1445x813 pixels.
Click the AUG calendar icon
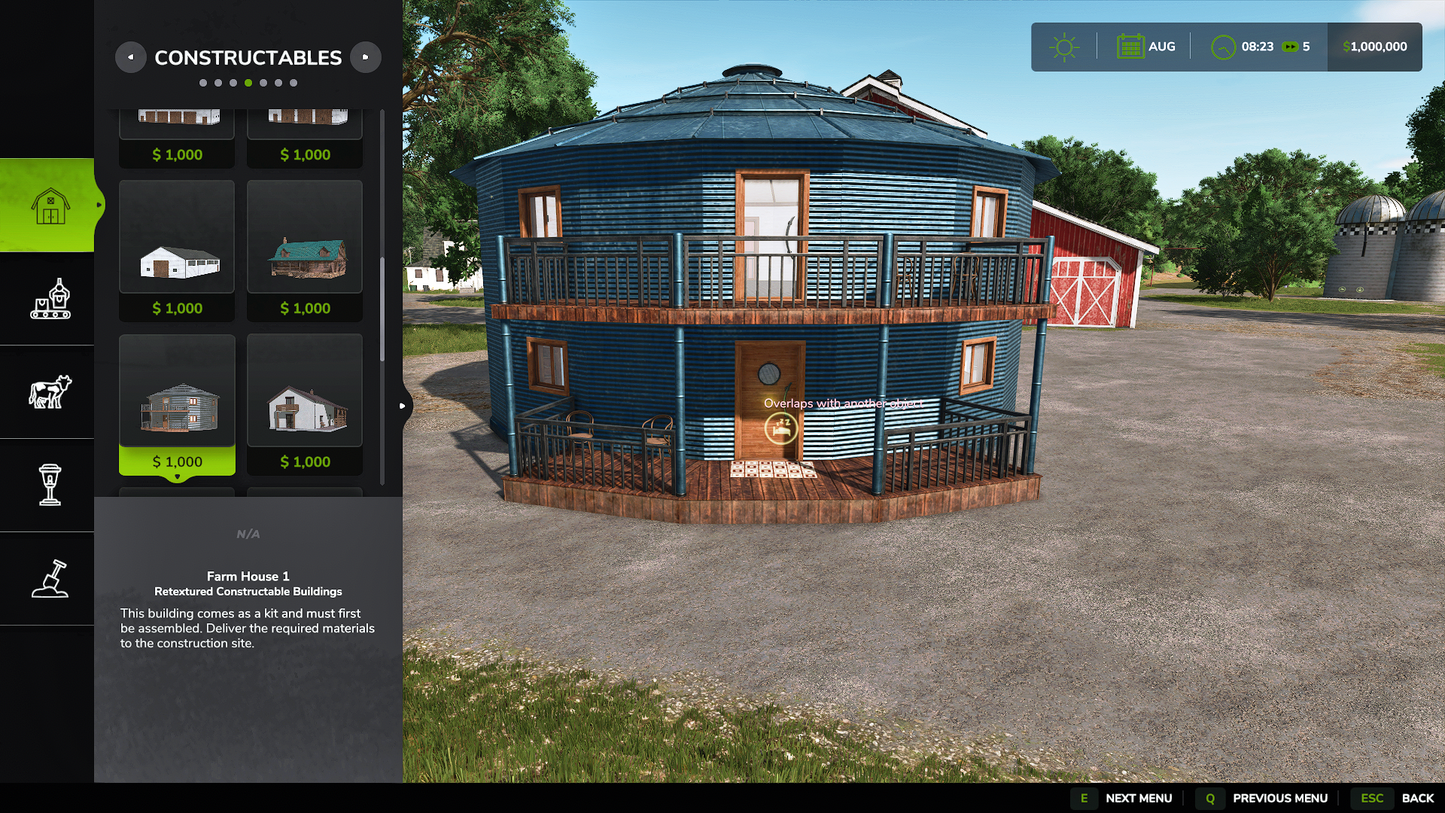click(x=1129, y=46)
